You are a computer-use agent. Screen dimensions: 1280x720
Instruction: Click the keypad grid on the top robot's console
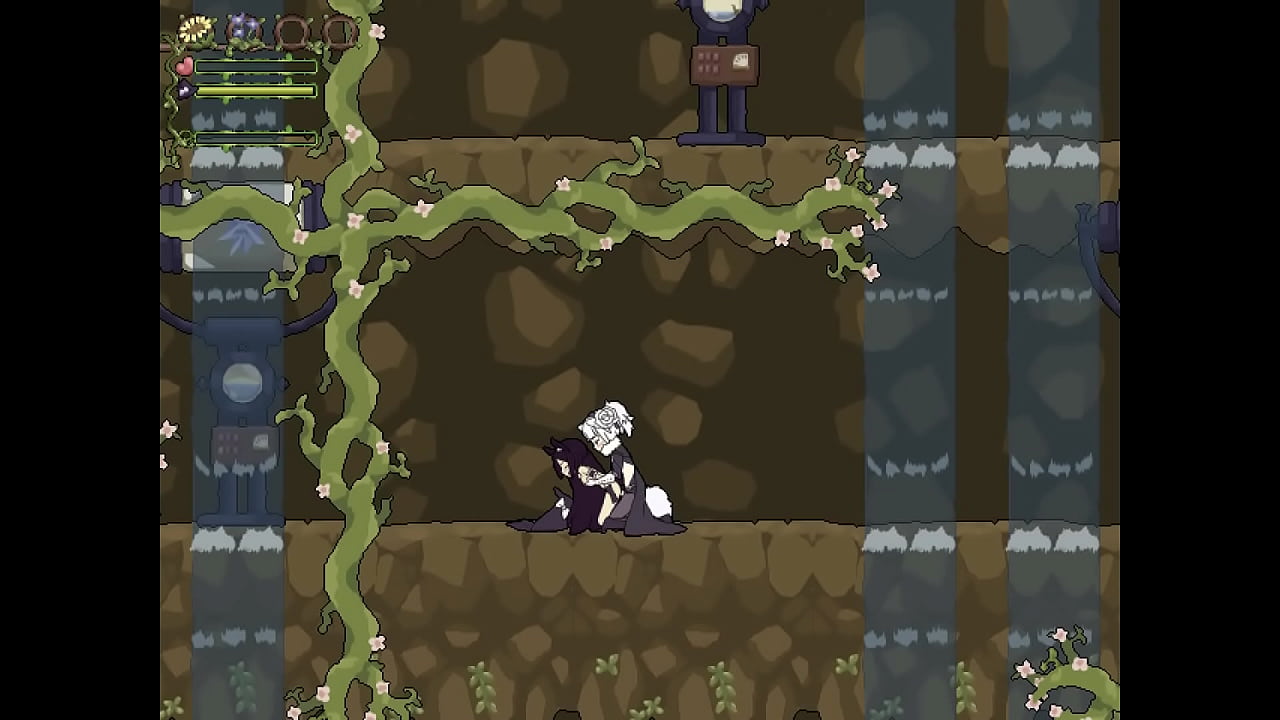tap(709, 63)
